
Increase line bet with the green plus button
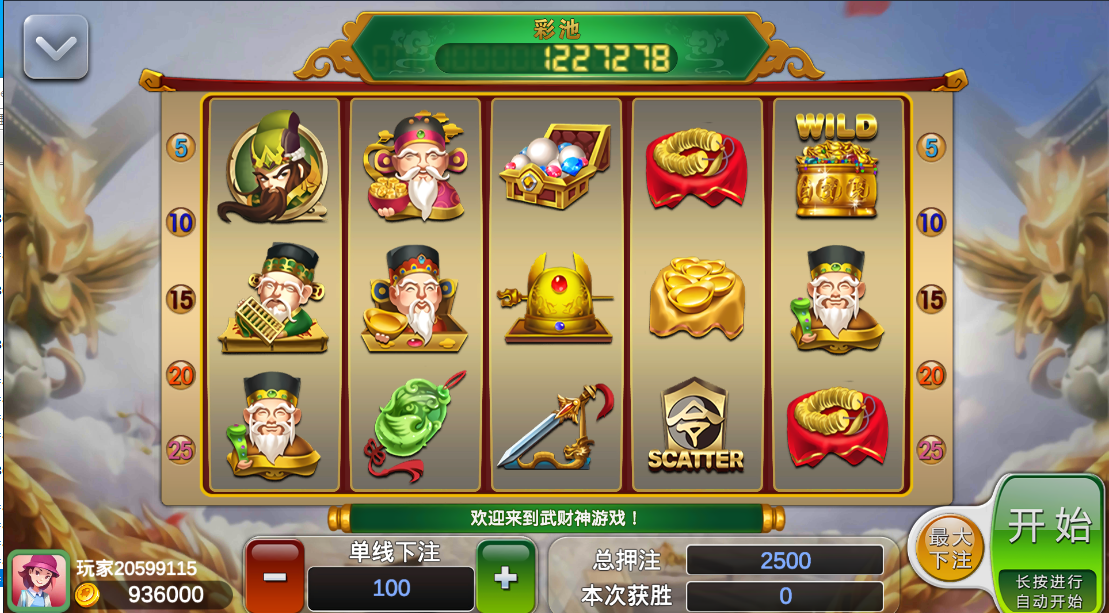click(x=506, y=576)
